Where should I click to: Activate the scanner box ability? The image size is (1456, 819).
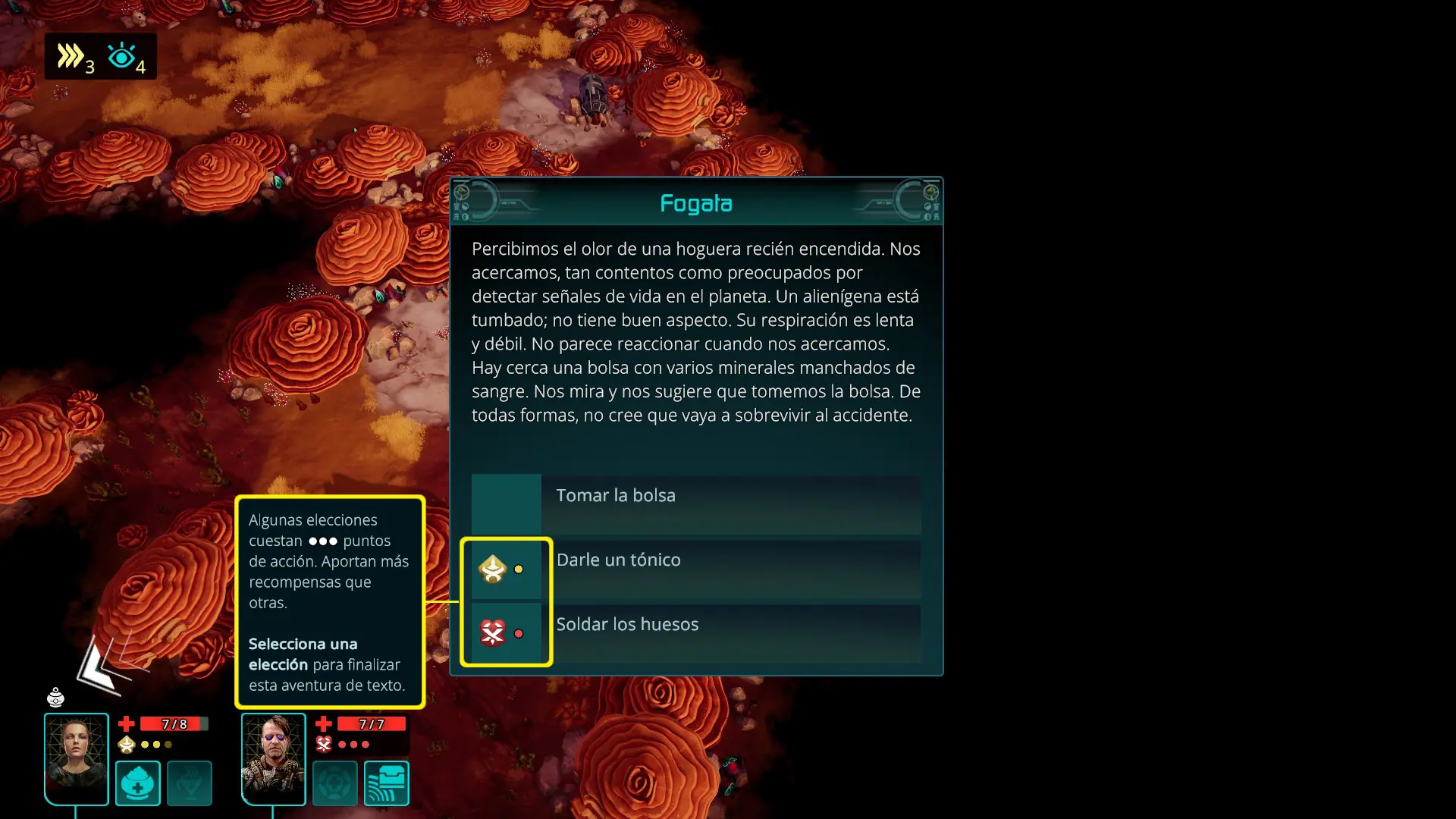click(387, 783)
